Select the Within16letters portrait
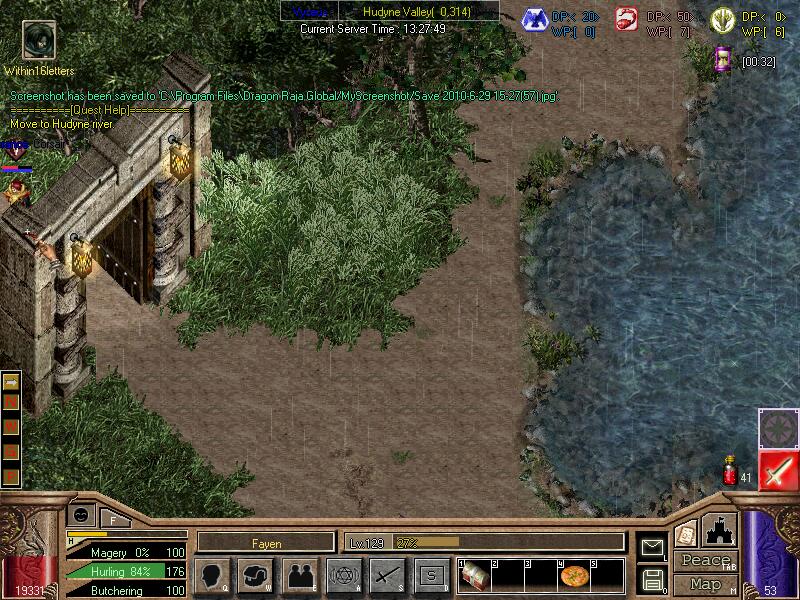Image resolution: width=800 pixels, height=600 pixels. point(38,41)
